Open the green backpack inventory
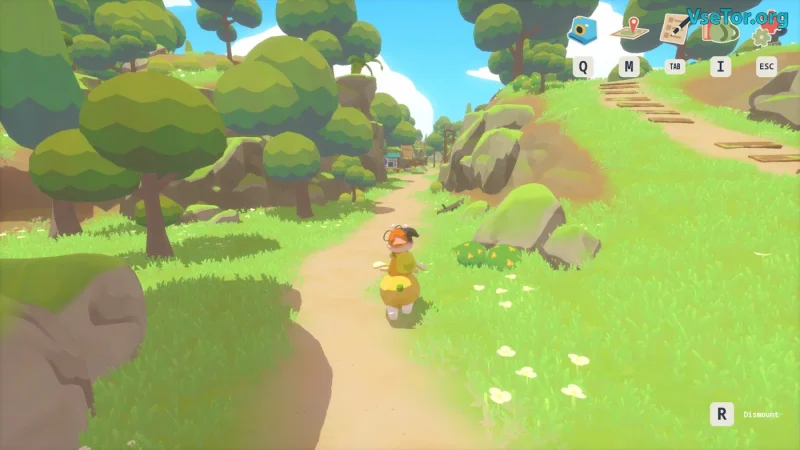Viewport: 800px width, 450px height. 720,31
